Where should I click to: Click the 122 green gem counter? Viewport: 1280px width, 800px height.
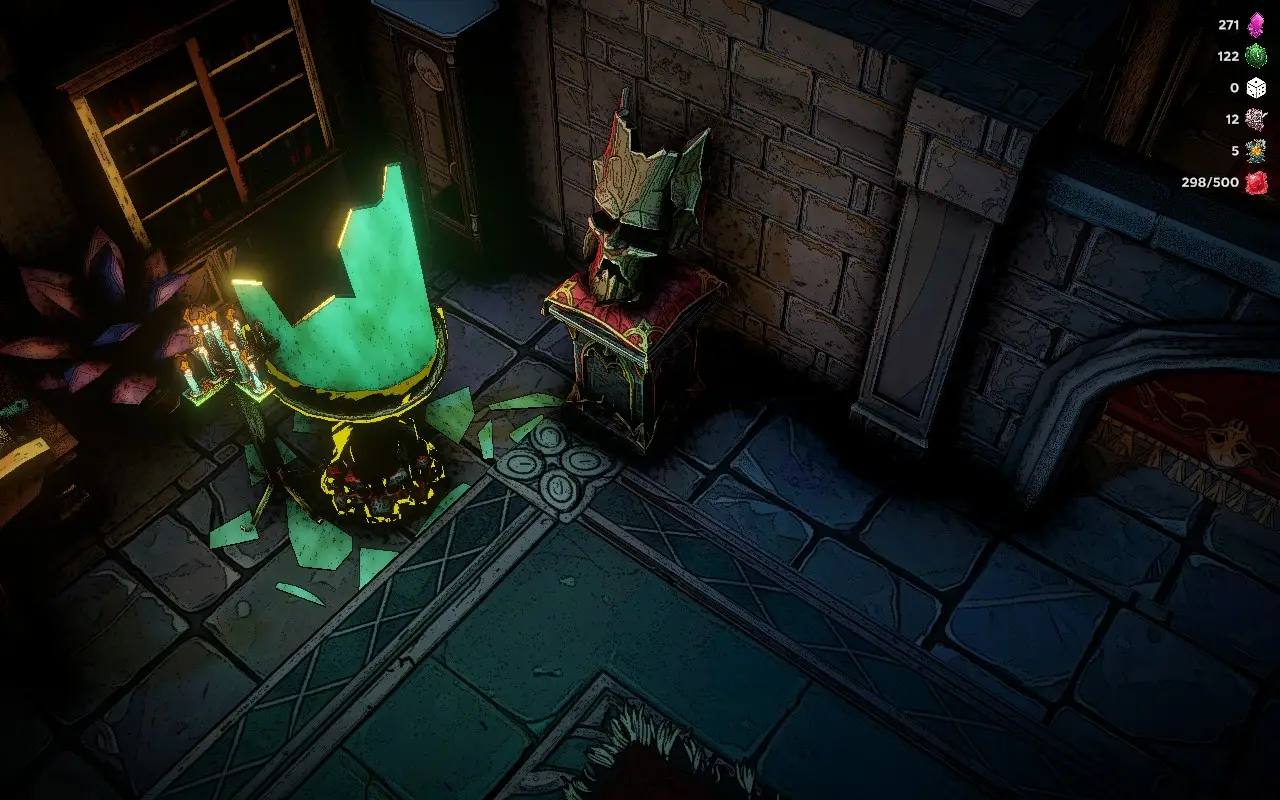point(1227,57)
